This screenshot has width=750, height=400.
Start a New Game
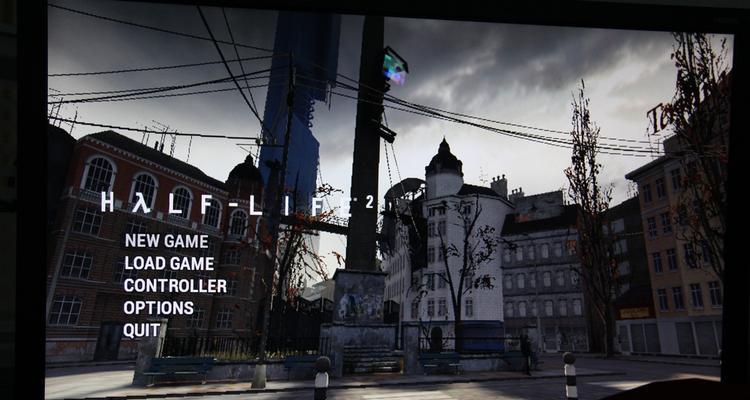coord(166,241)
